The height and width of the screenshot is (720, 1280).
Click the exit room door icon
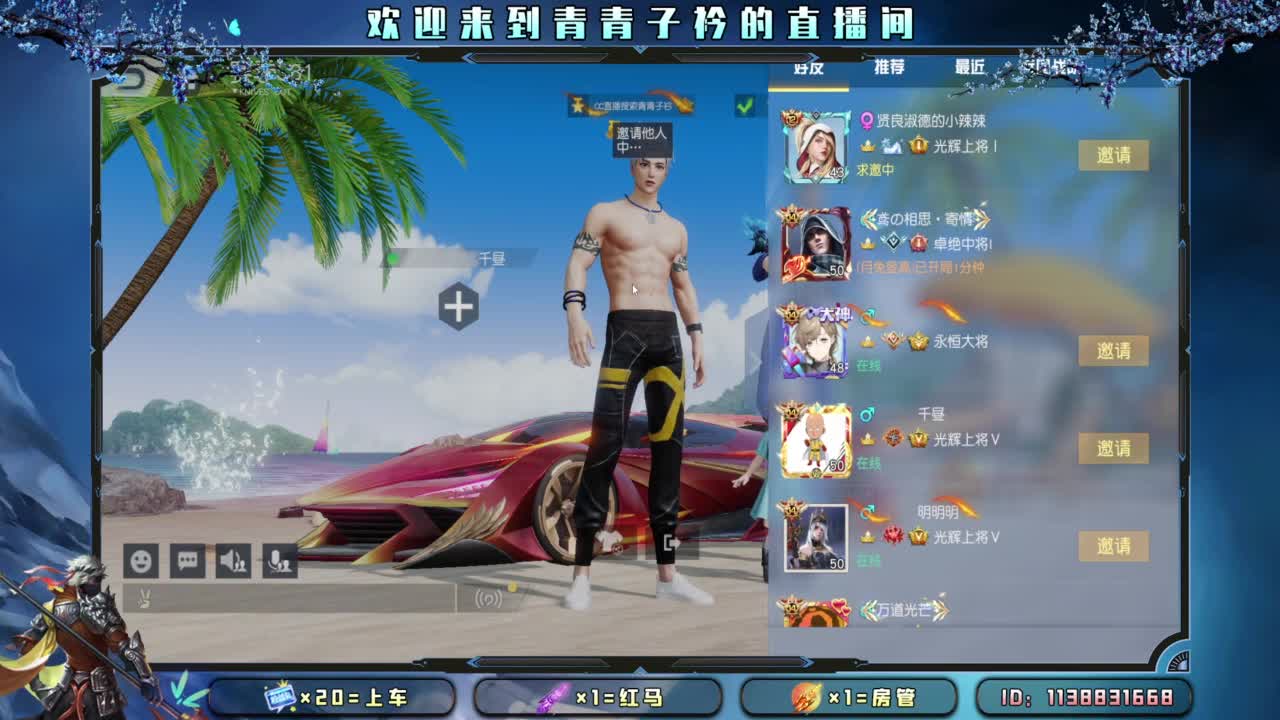671,543
